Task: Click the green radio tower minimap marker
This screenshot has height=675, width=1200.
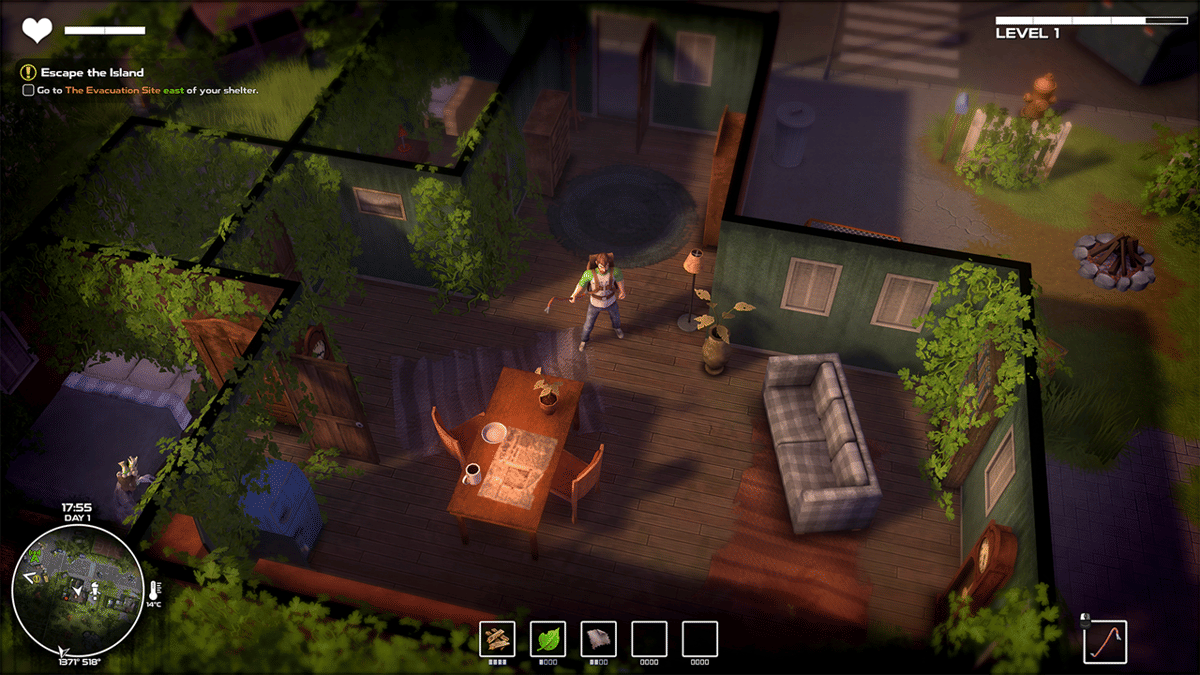Action: tap(35, 556)
